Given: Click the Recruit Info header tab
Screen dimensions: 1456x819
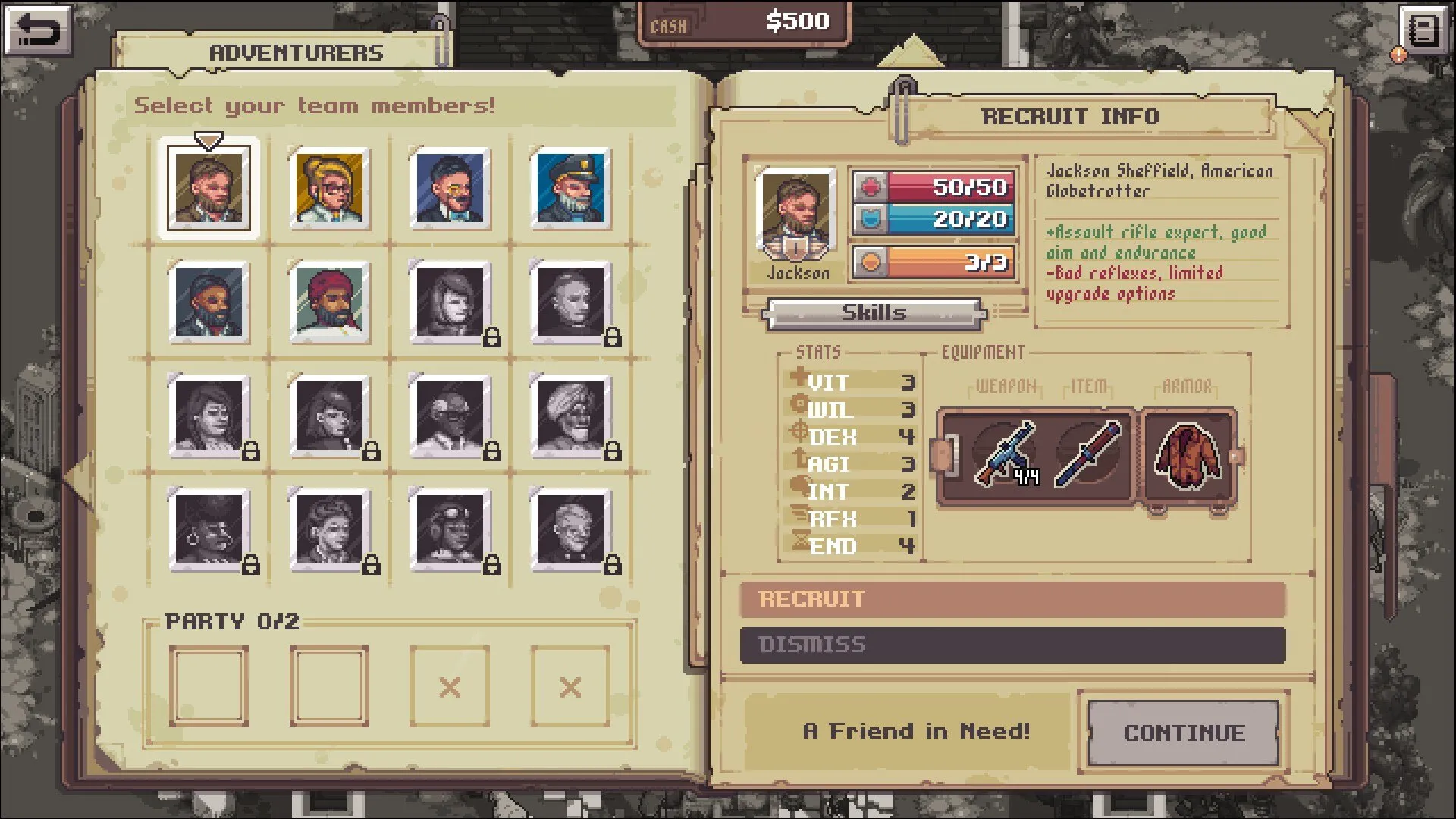Looking at the screenshot, I should tap(1070, 117).
